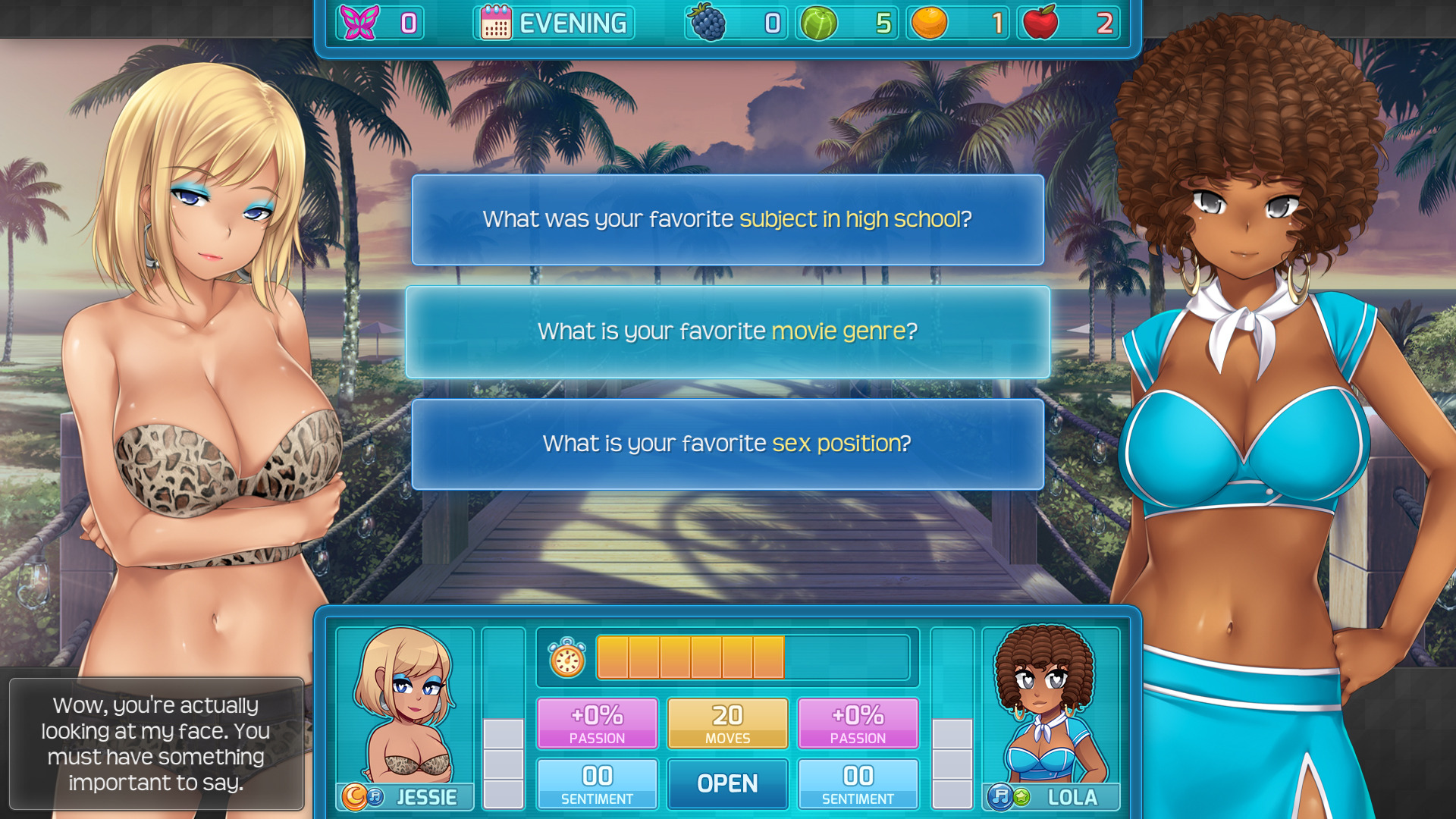Click the green melon fruit icon
This screenshot has height=819, width=1456.
[819, 23]
